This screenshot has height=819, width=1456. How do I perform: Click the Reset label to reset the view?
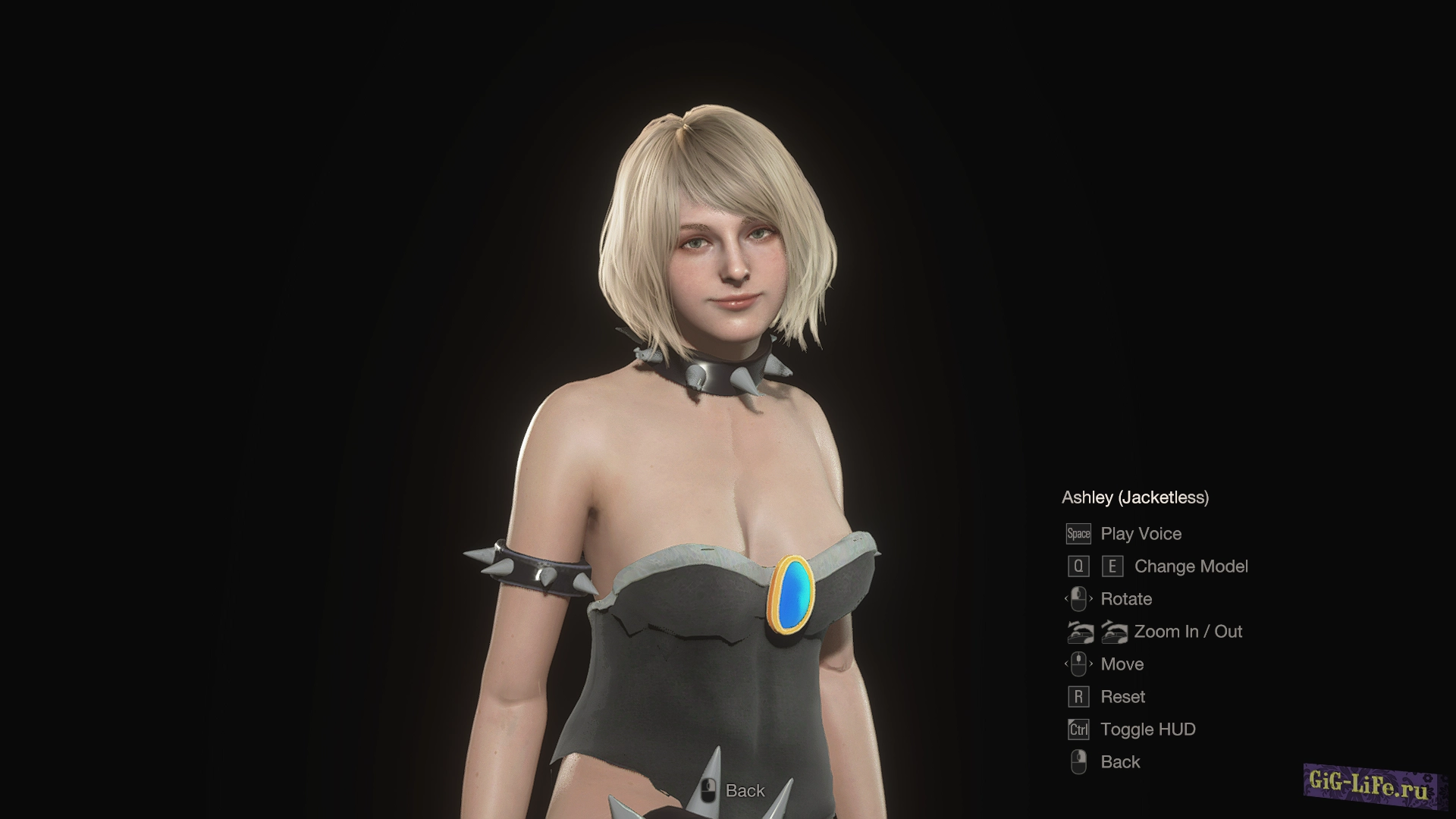click(x=1123, y=696)
